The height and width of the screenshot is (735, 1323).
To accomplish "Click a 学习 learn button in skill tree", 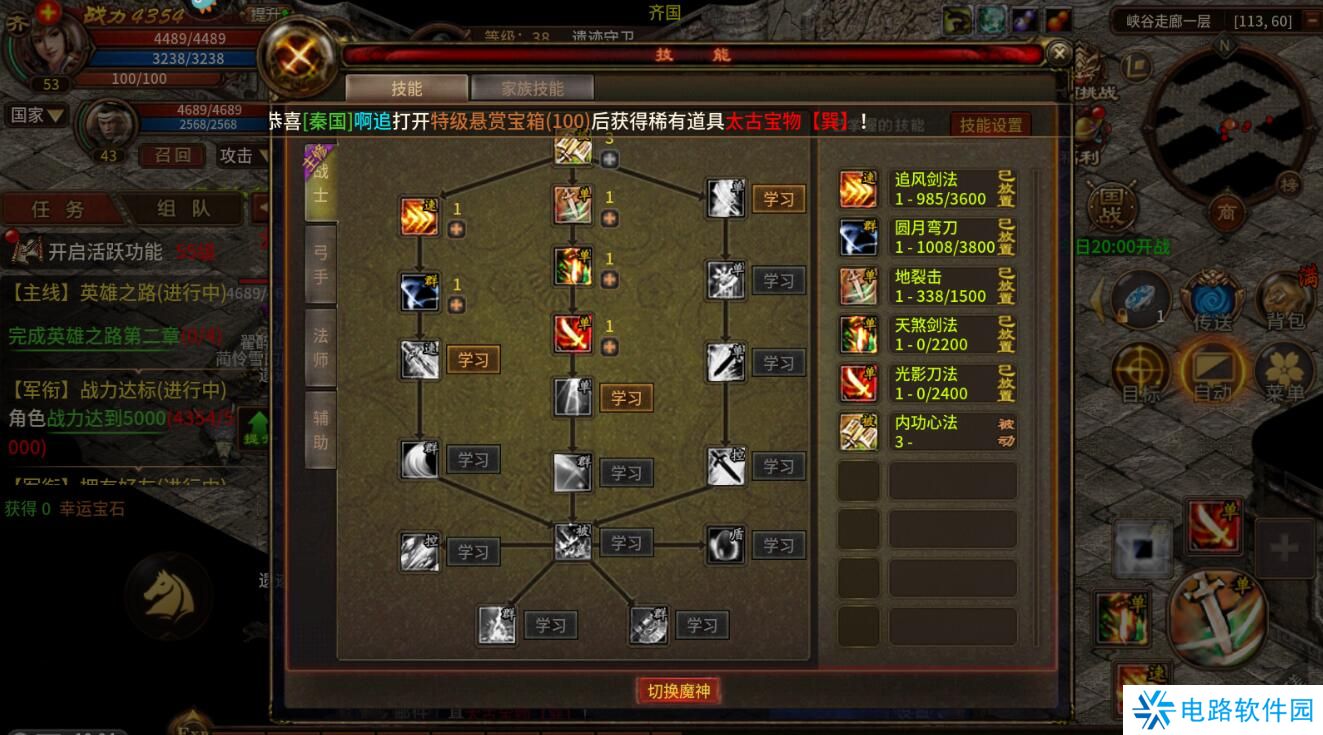I will coord(473,359).
